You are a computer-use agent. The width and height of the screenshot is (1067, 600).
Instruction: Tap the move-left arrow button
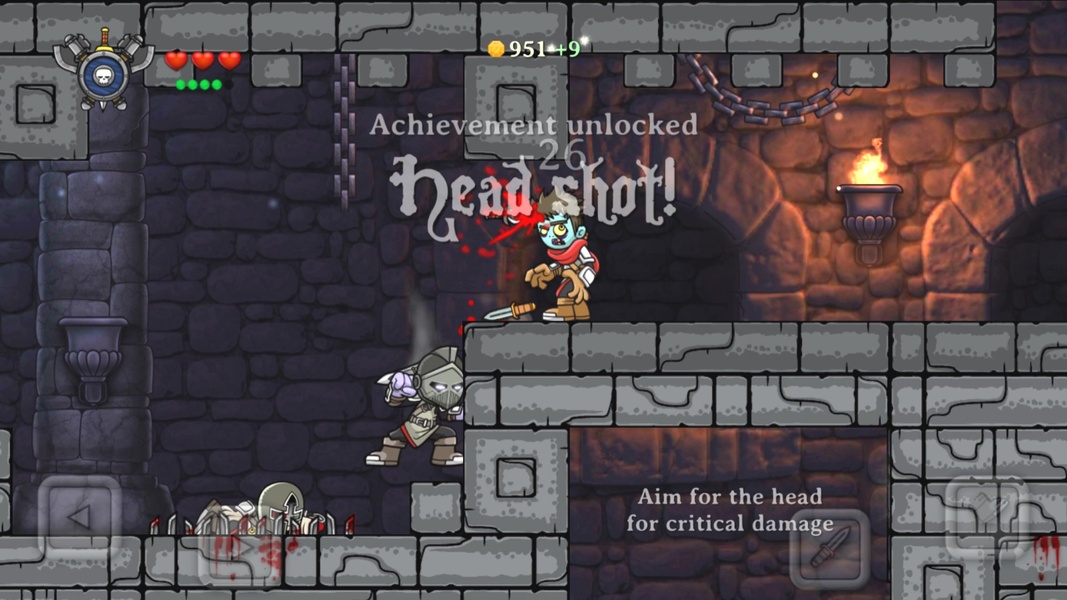click(79, 517)
